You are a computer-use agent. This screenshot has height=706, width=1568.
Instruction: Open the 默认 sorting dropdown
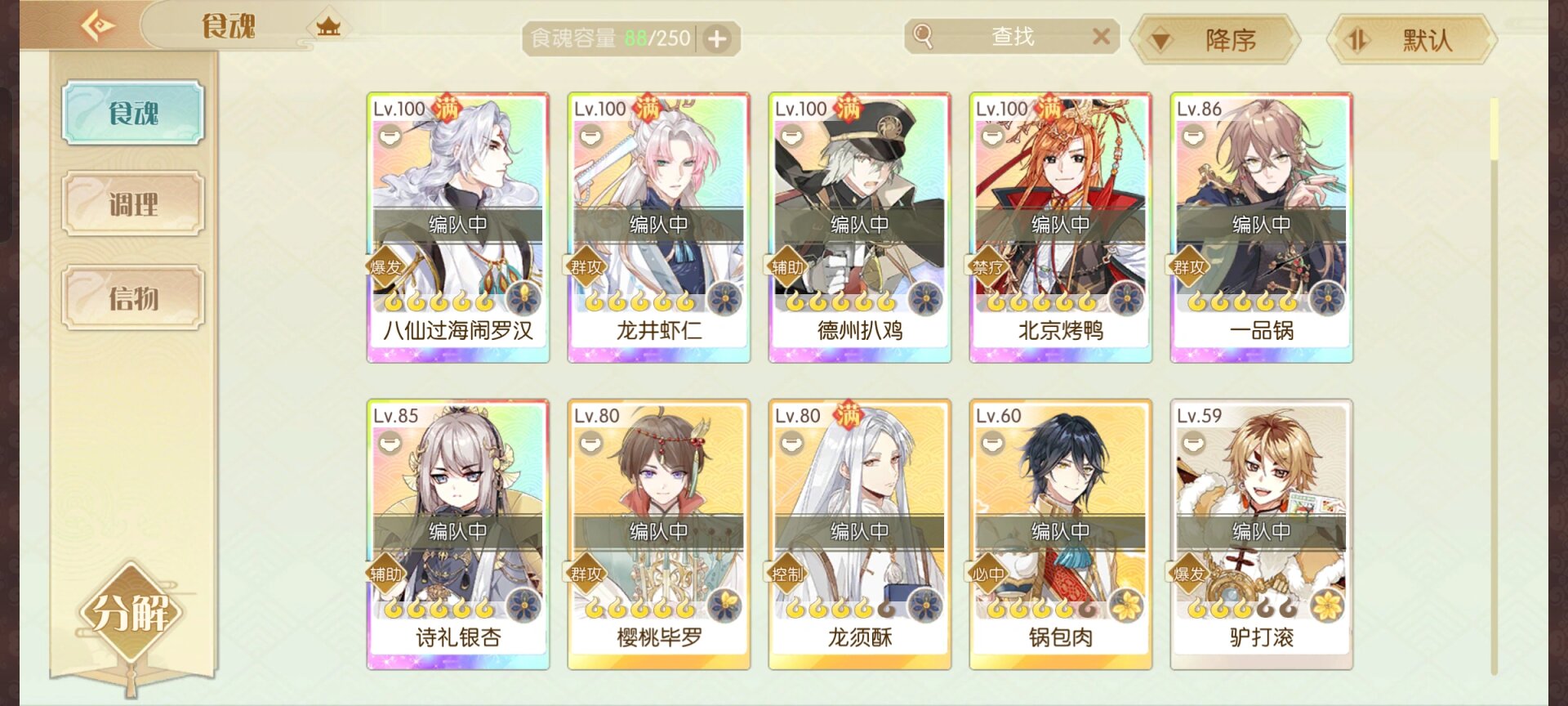pyautogui.click(x=1412, y=39)
